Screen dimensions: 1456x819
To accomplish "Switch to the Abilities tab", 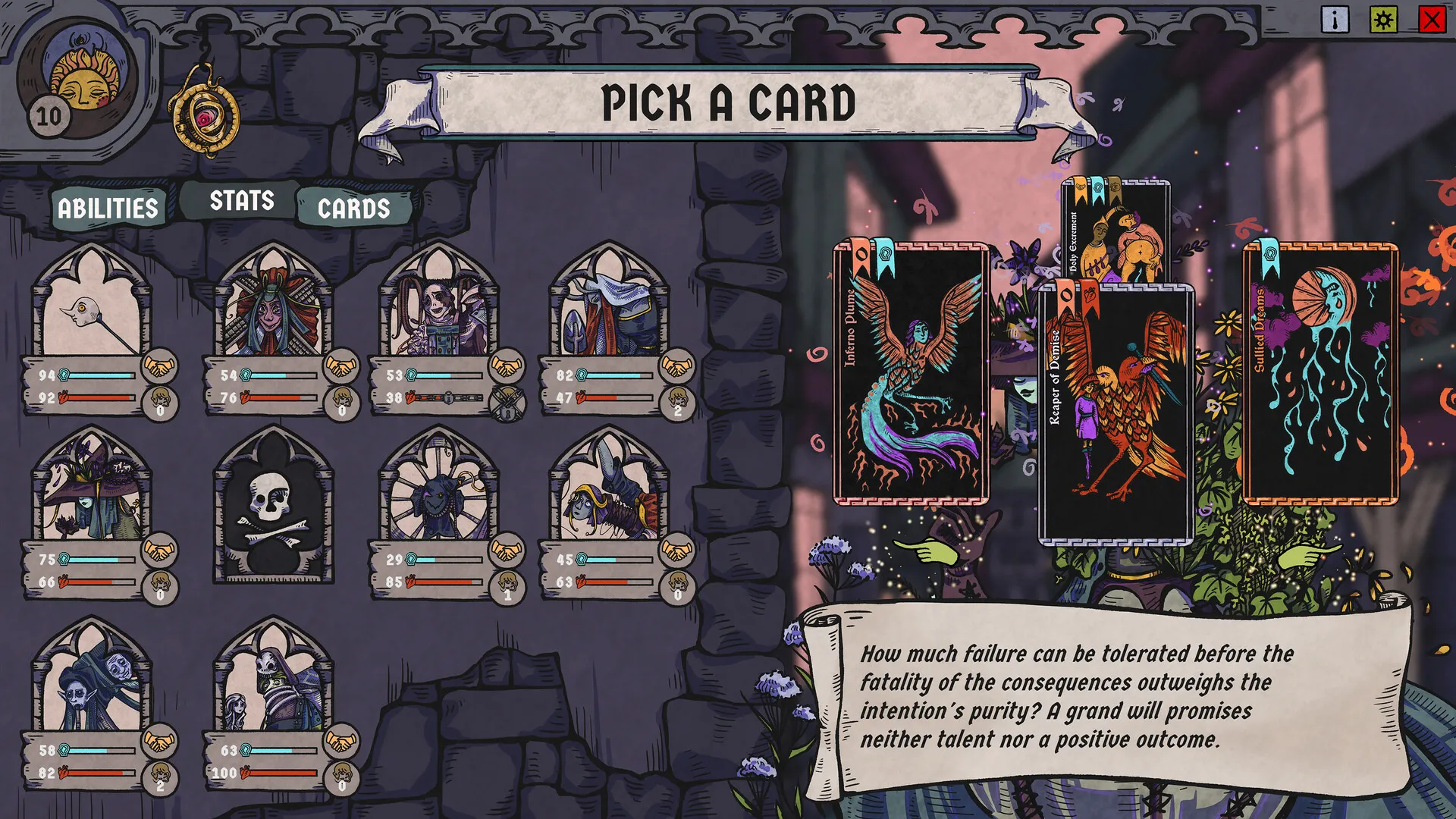I will click(108, 209).
